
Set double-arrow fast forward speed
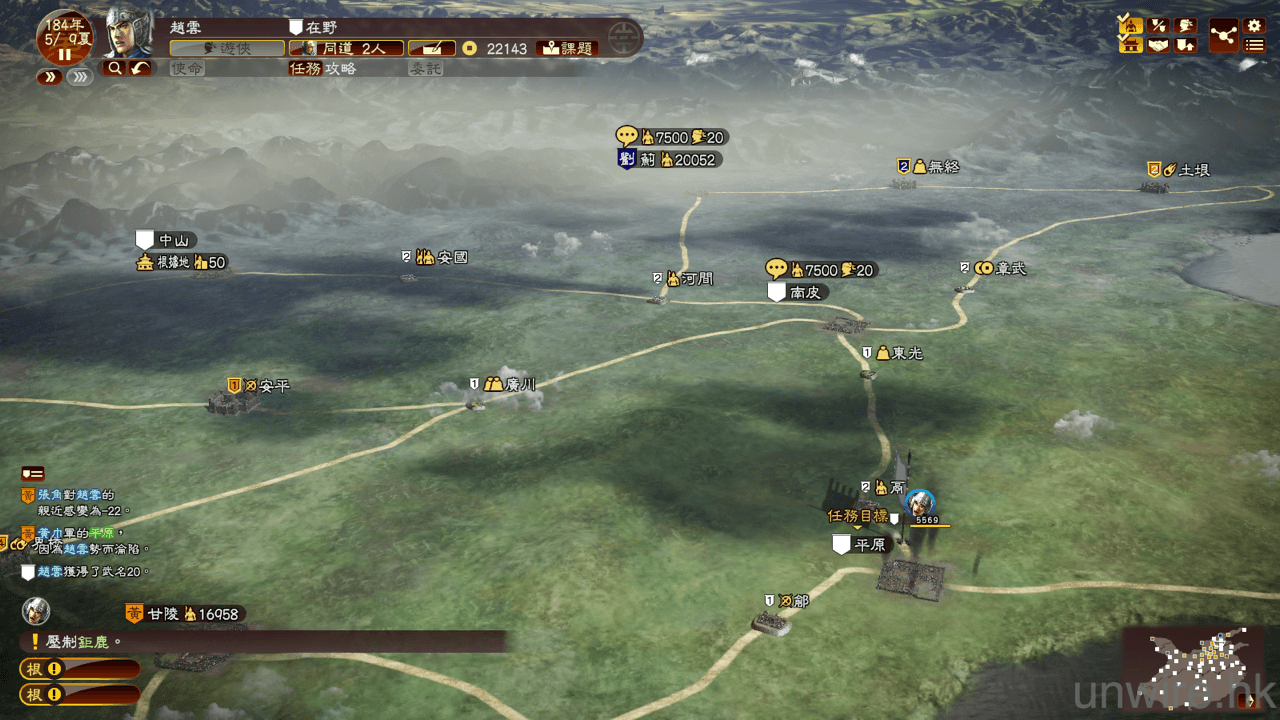pyautogui.click(x=50, y=77)
